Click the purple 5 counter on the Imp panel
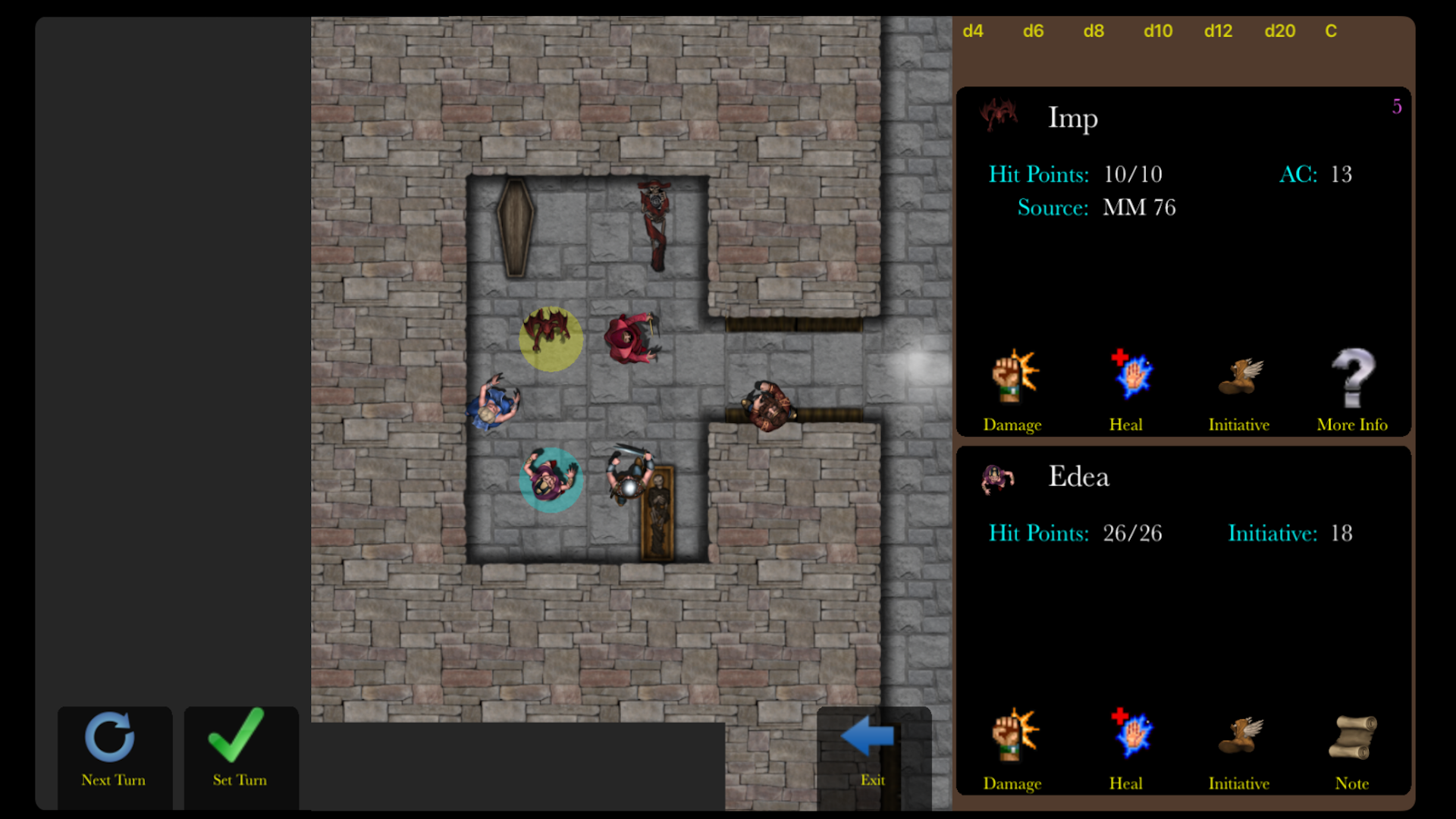The image size is (1456, 819). click(1398, 107)
